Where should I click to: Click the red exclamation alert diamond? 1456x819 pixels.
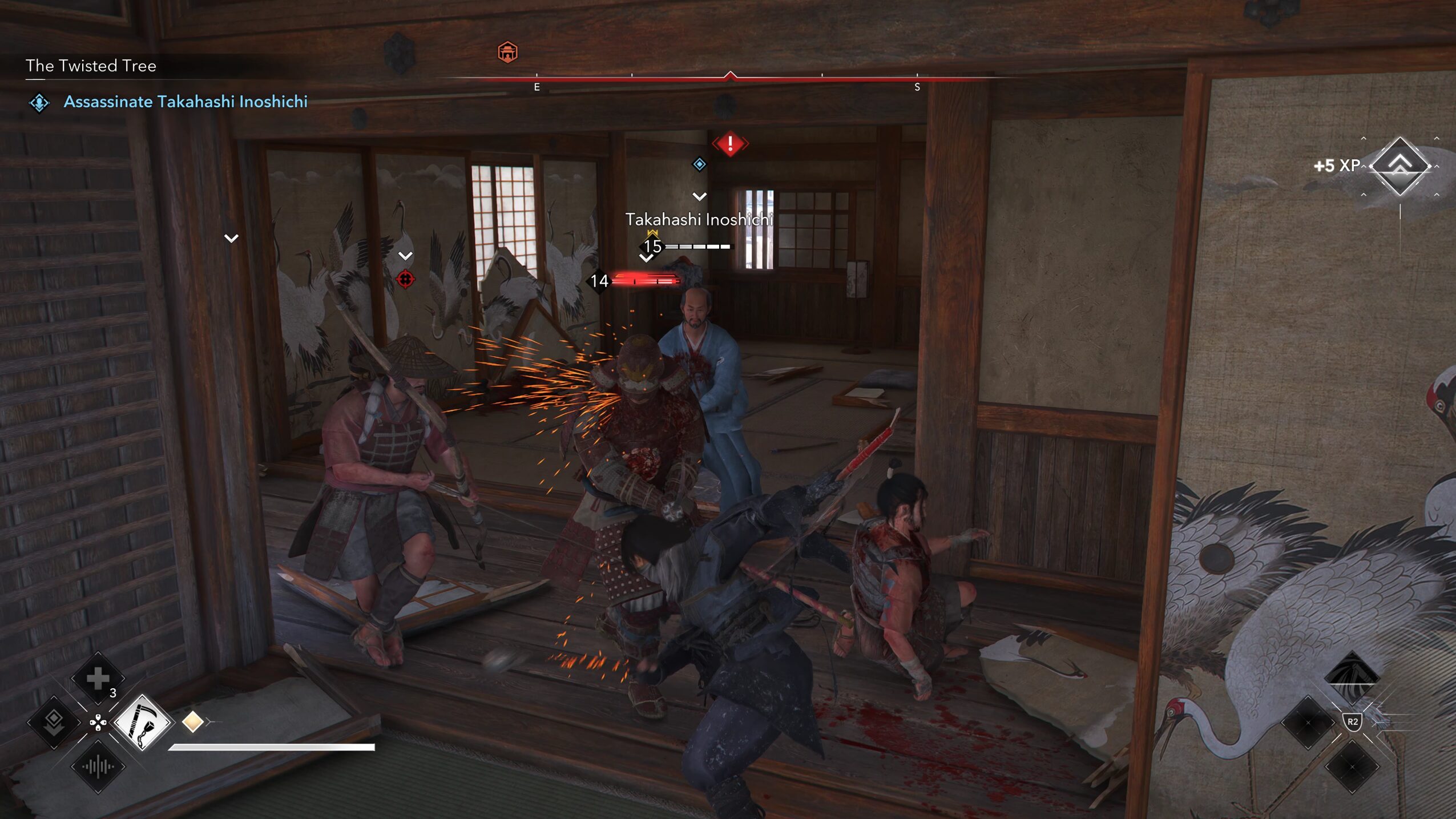pos(730,144)
